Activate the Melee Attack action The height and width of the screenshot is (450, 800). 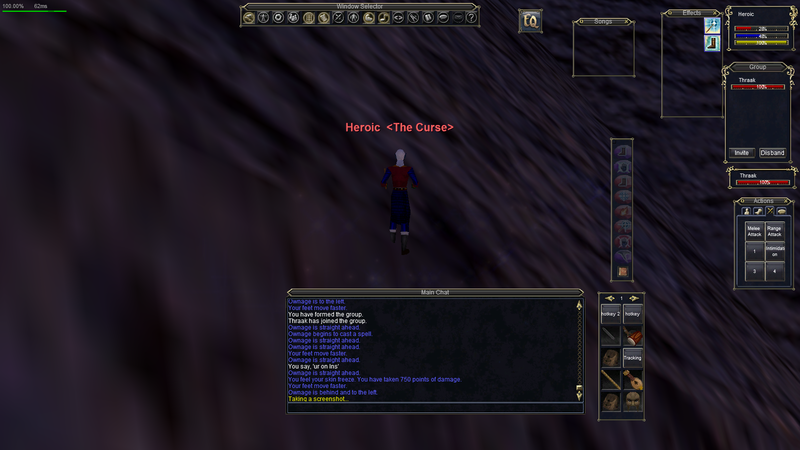[755, 230]
